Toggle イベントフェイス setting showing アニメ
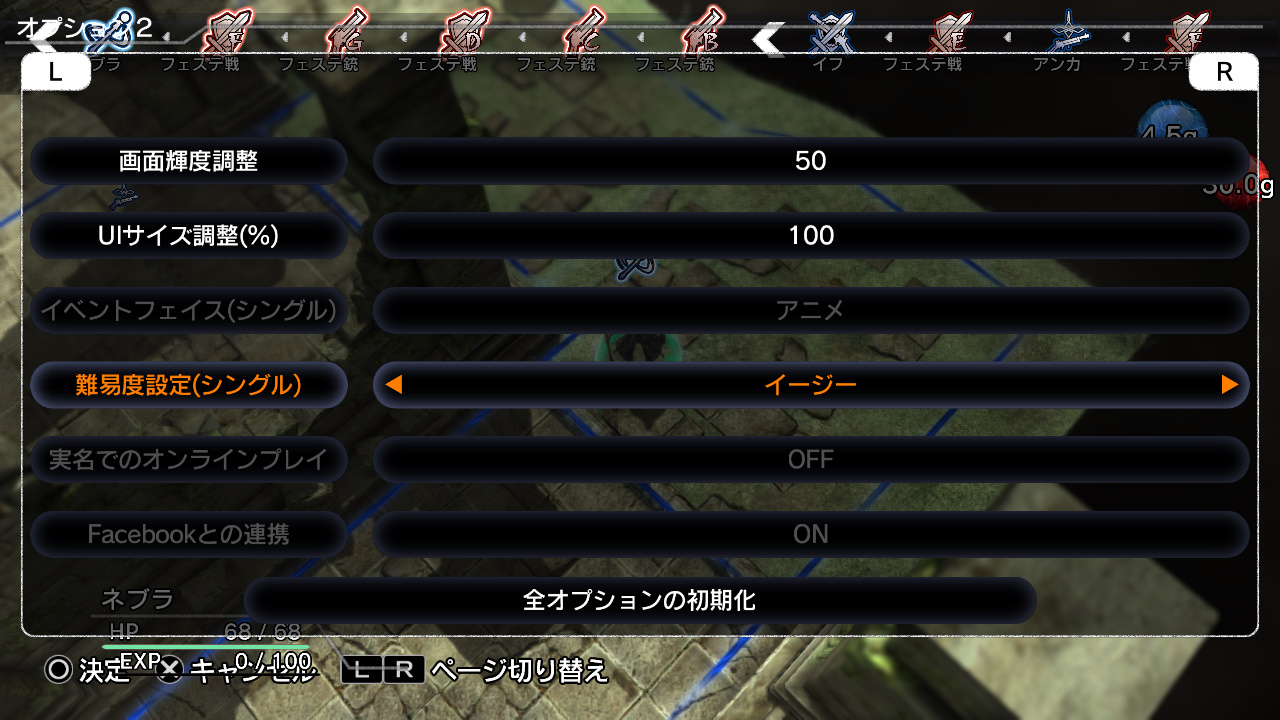 pyautogui.click(x=810, y=311)
